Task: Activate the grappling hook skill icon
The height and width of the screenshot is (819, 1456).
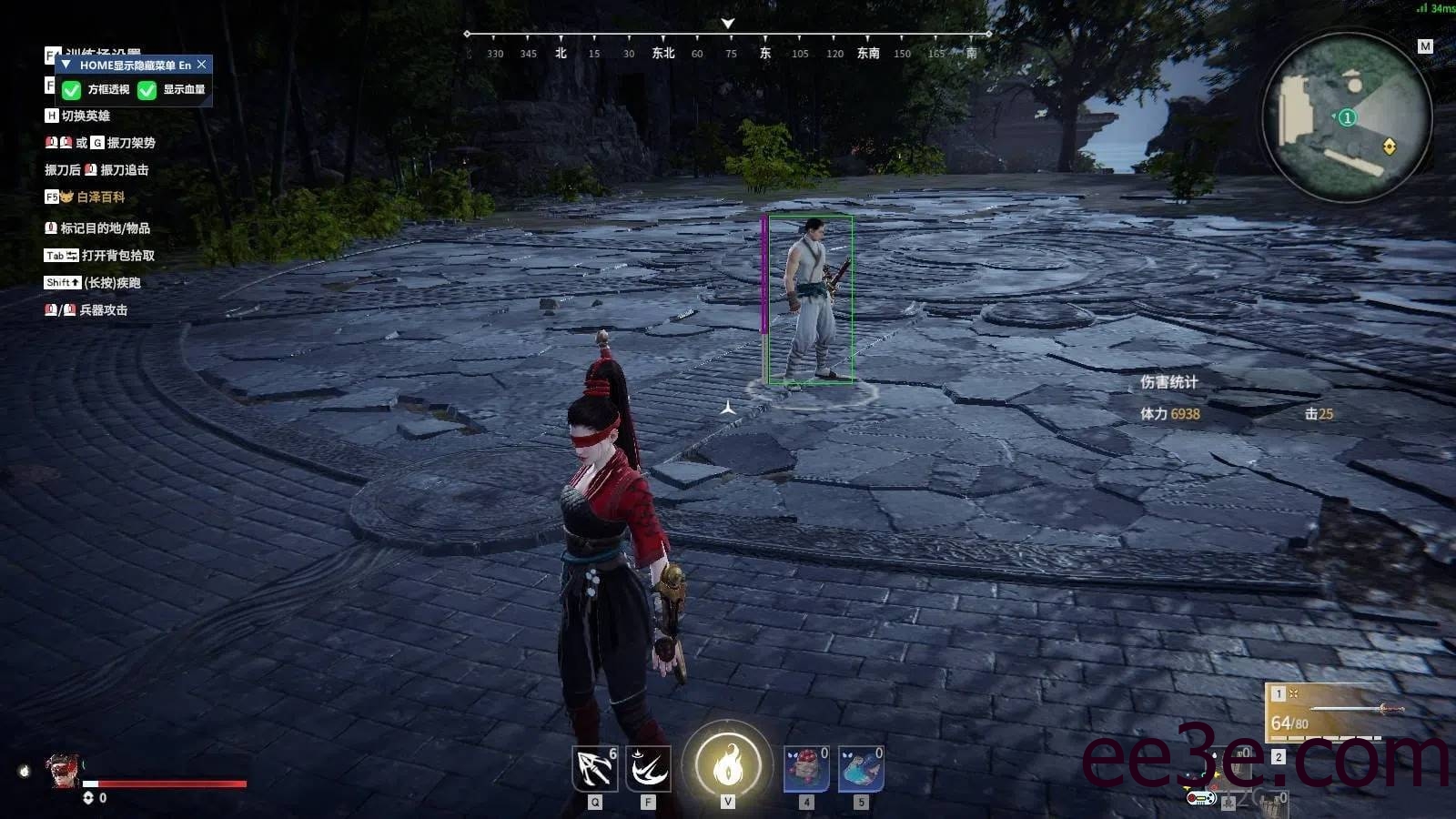Action: [x=595, y=769]
